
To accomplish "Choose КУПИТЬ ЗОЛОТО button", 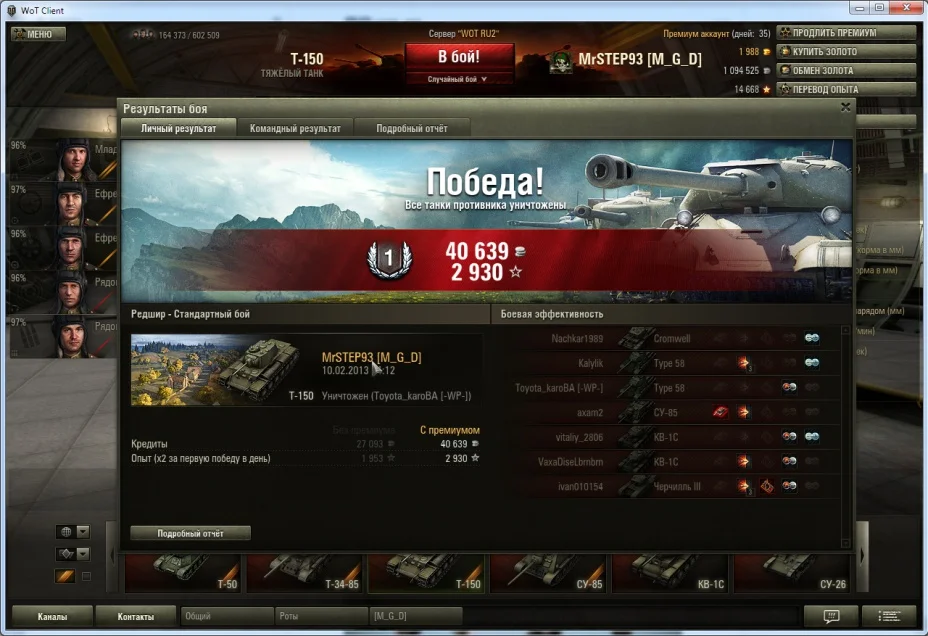I will (x=846, y=52).
